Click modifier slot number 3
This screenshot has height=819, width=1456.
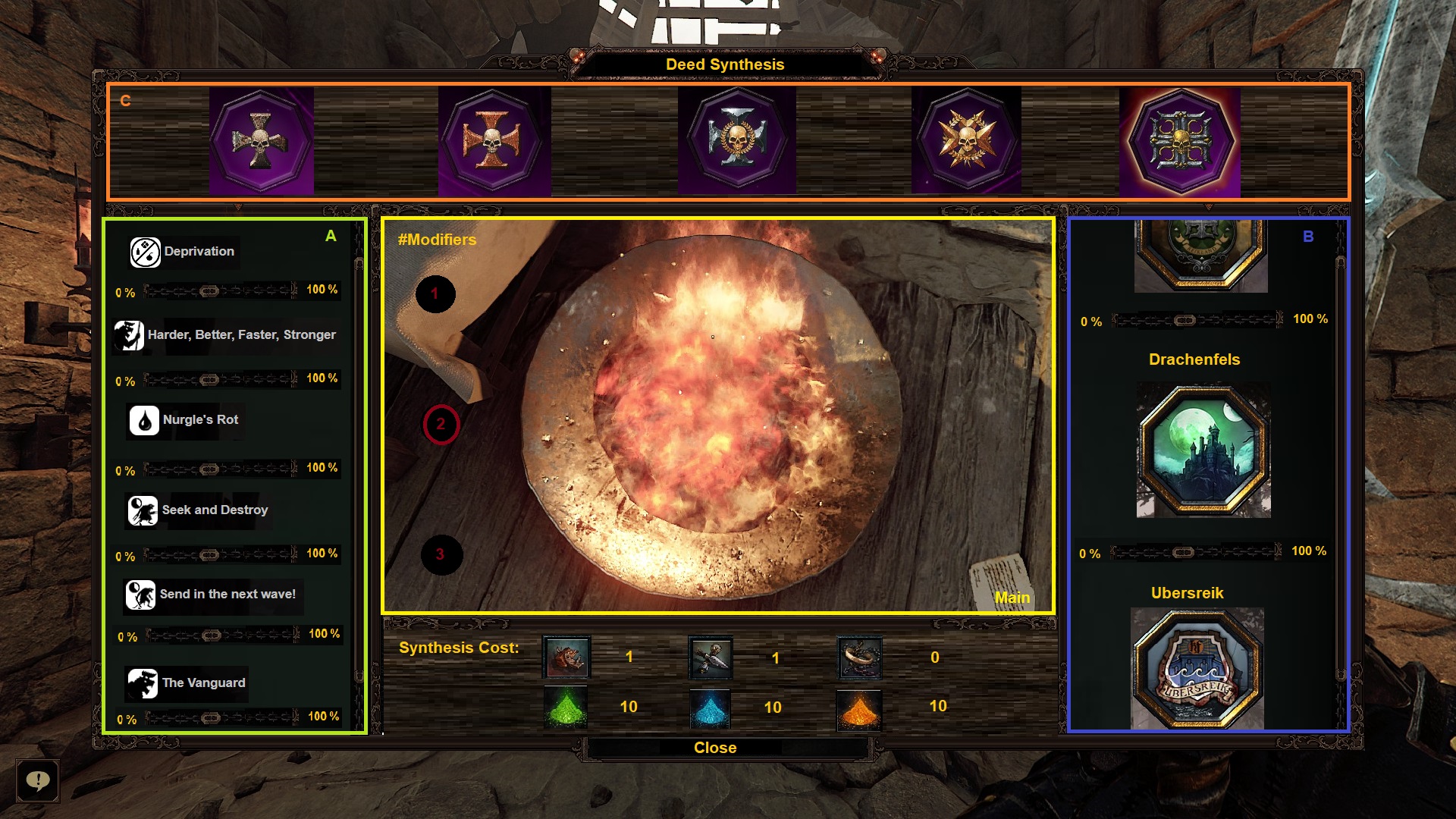point(441,554)
